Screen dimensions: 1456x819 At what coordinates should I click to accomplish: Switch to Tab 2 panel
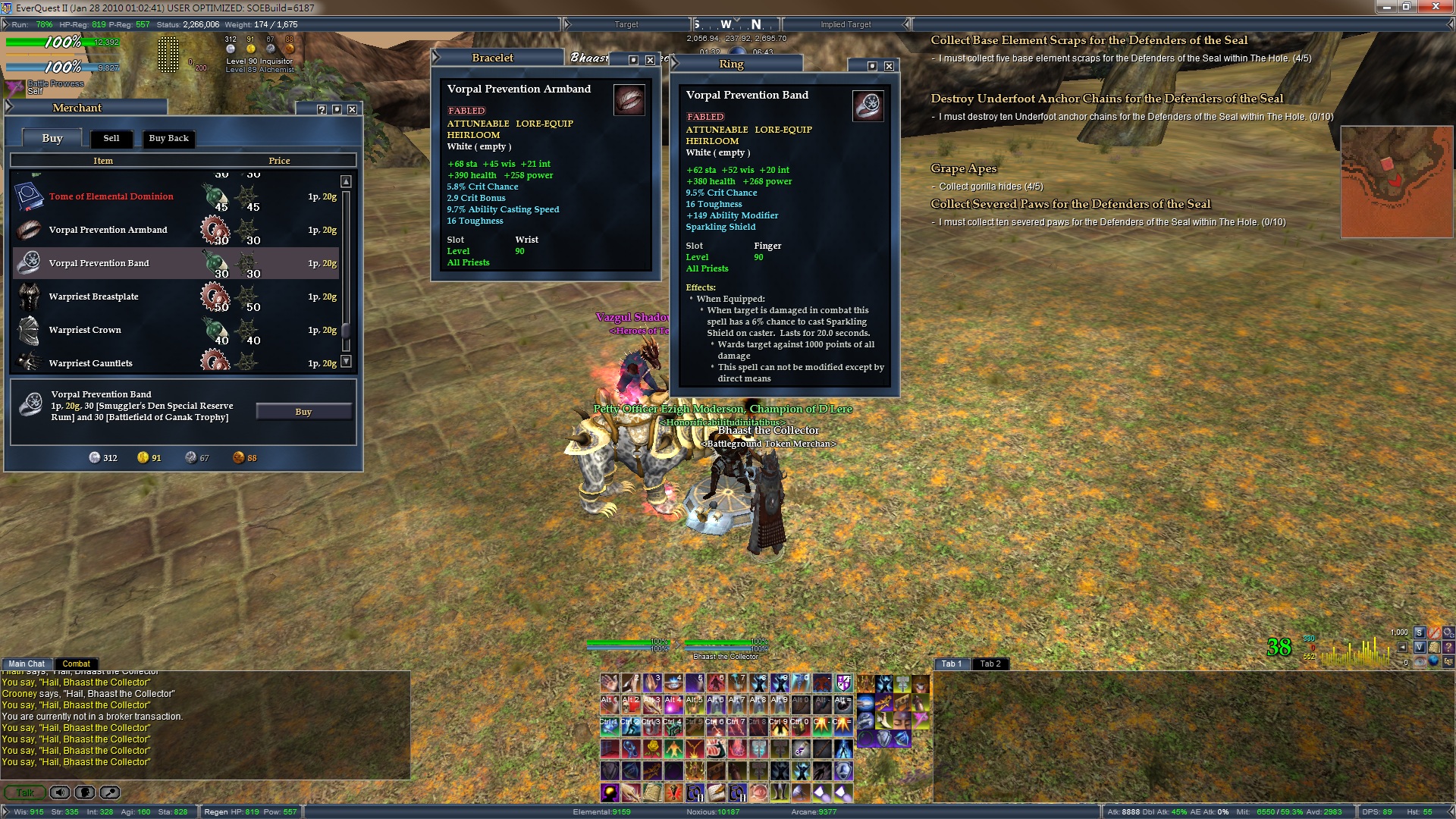click(x=990, y=664)
